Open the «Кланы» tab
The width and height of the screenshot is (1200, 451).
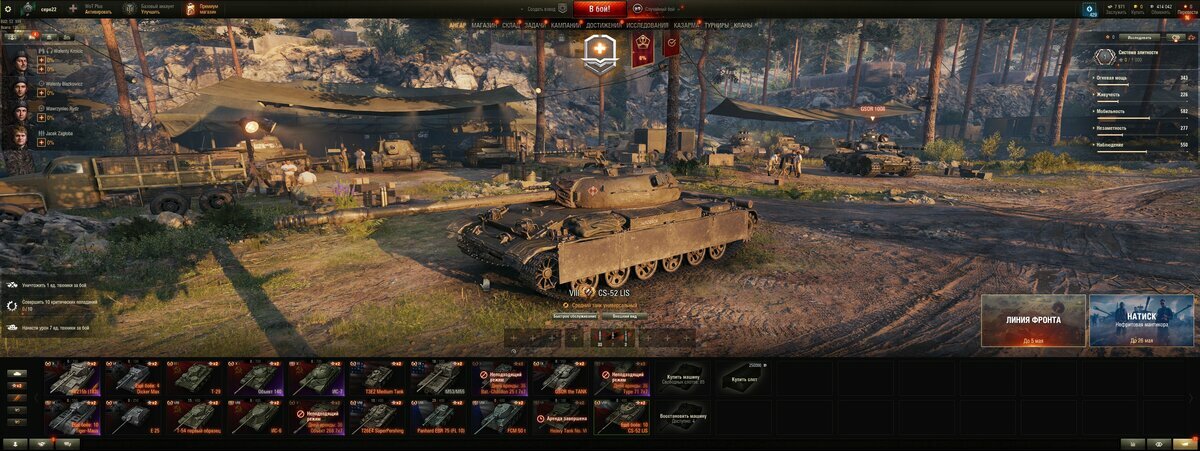(743, 25)
